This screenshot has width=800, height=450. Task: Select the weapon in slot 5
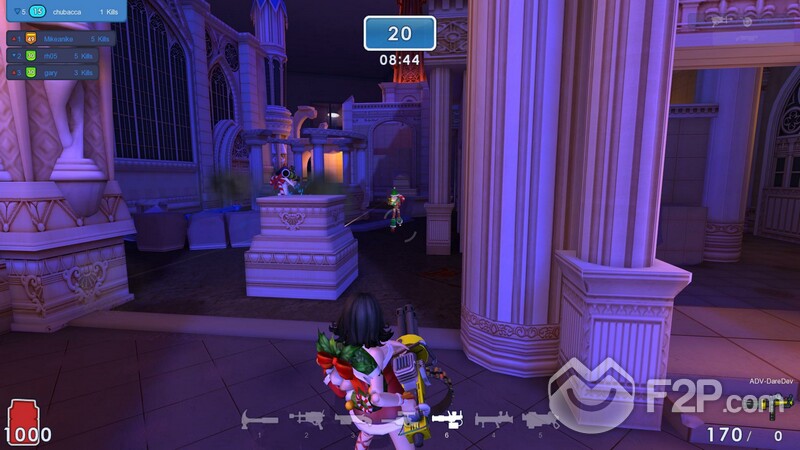(540, 420)
